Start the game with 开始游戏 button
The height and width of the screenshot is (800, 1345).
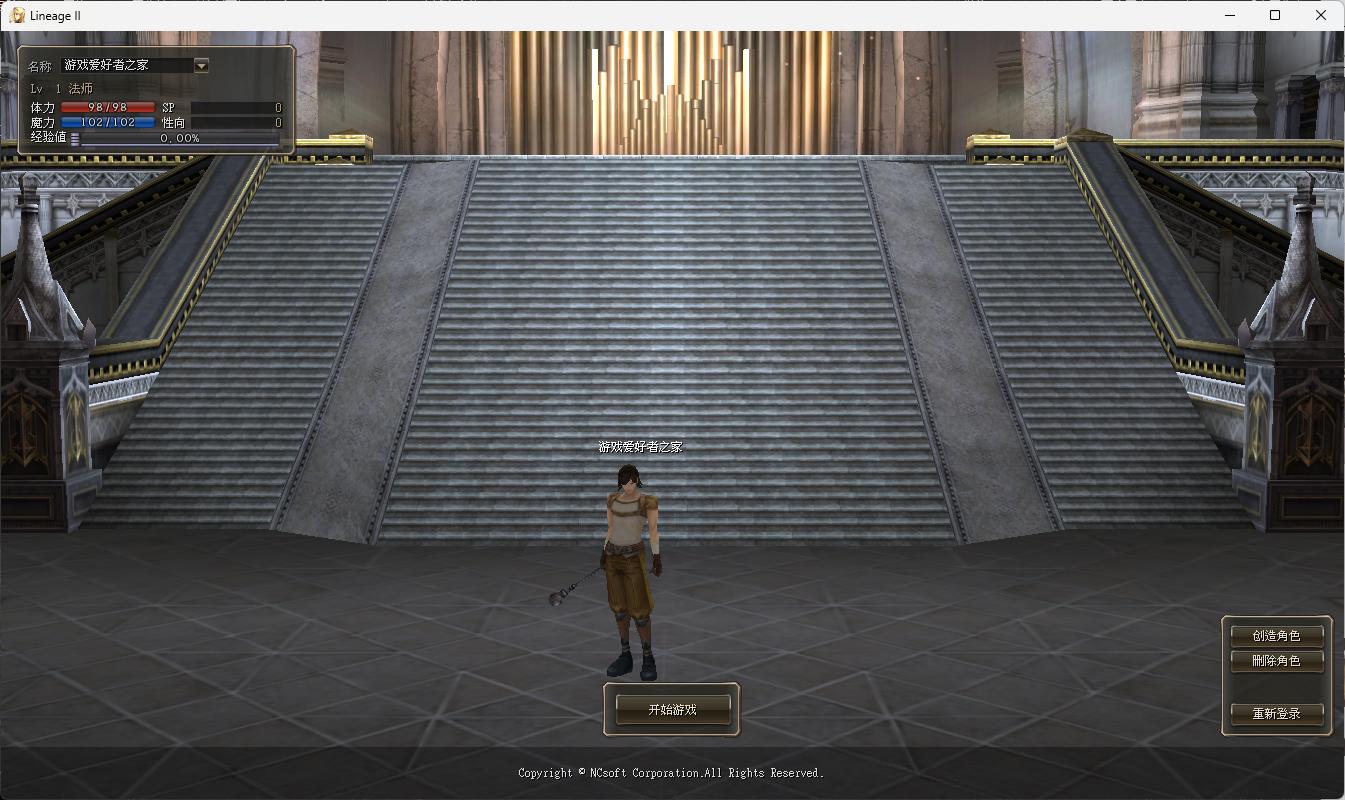672,709
